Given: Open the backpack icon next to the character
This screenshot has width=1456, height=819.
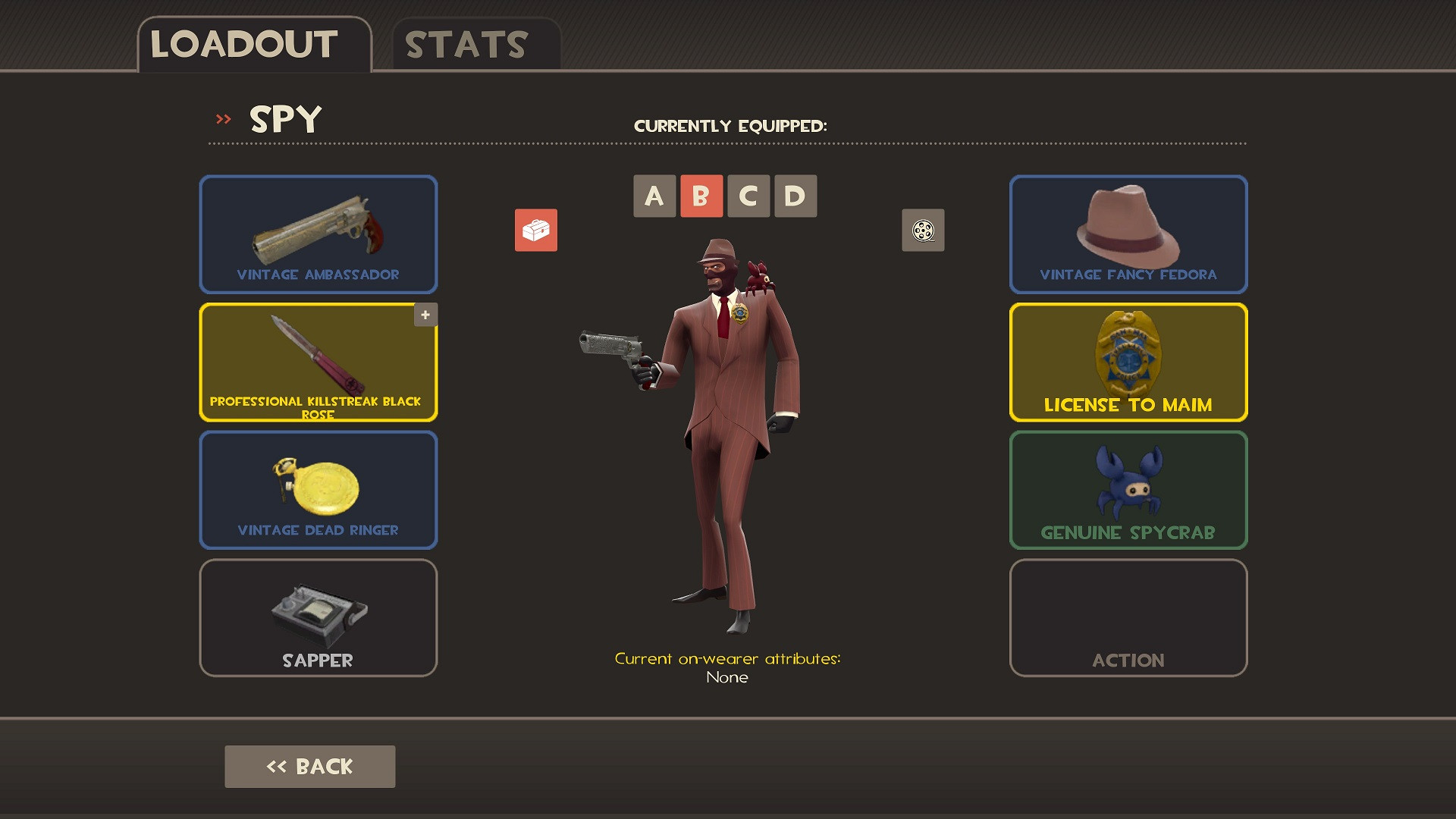Looking at the screenshot, I should click(536, 231).
